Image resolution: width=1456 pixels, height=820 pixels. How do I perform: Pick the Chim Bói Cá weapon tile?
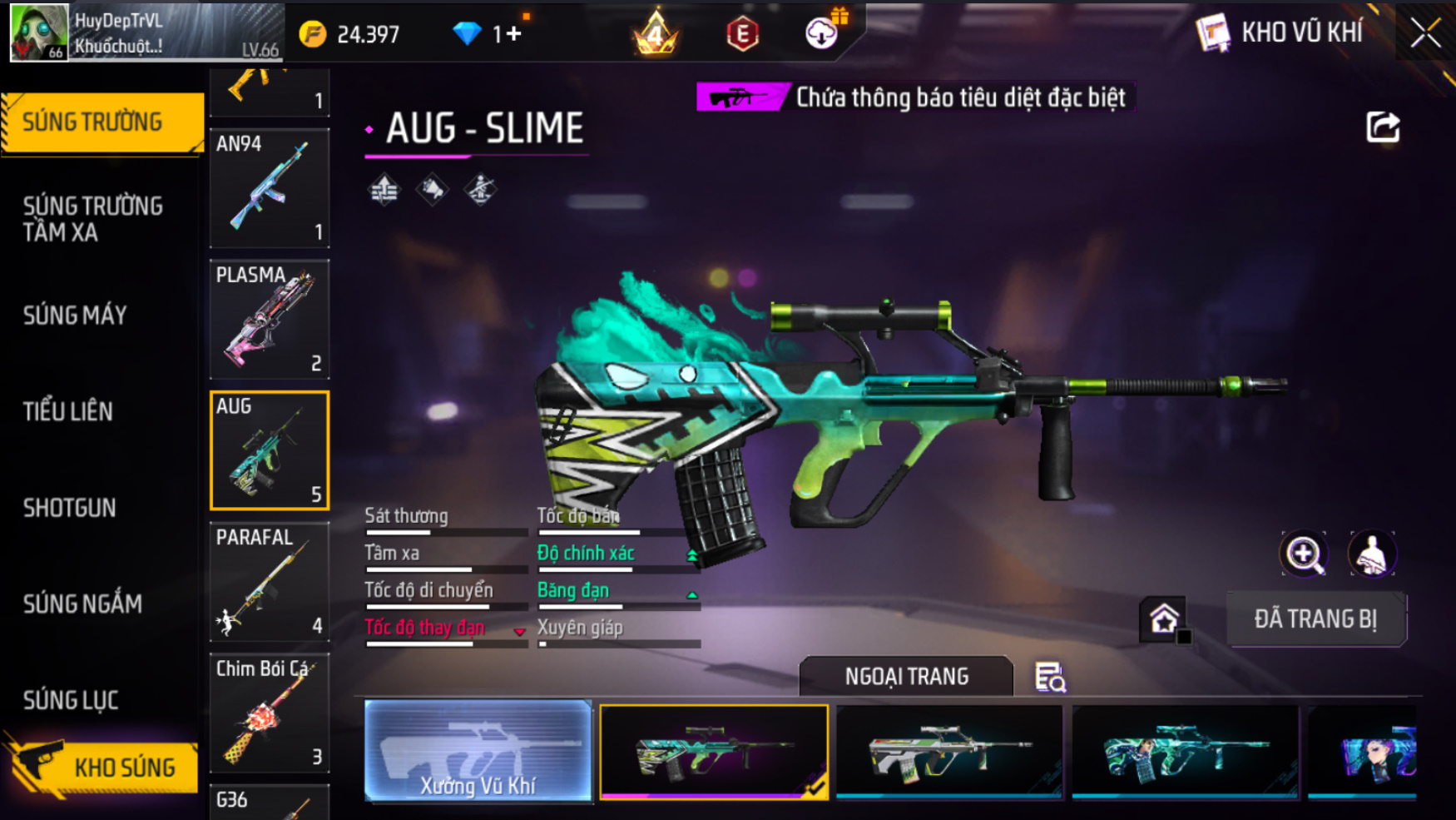click(x=269, y=713)
